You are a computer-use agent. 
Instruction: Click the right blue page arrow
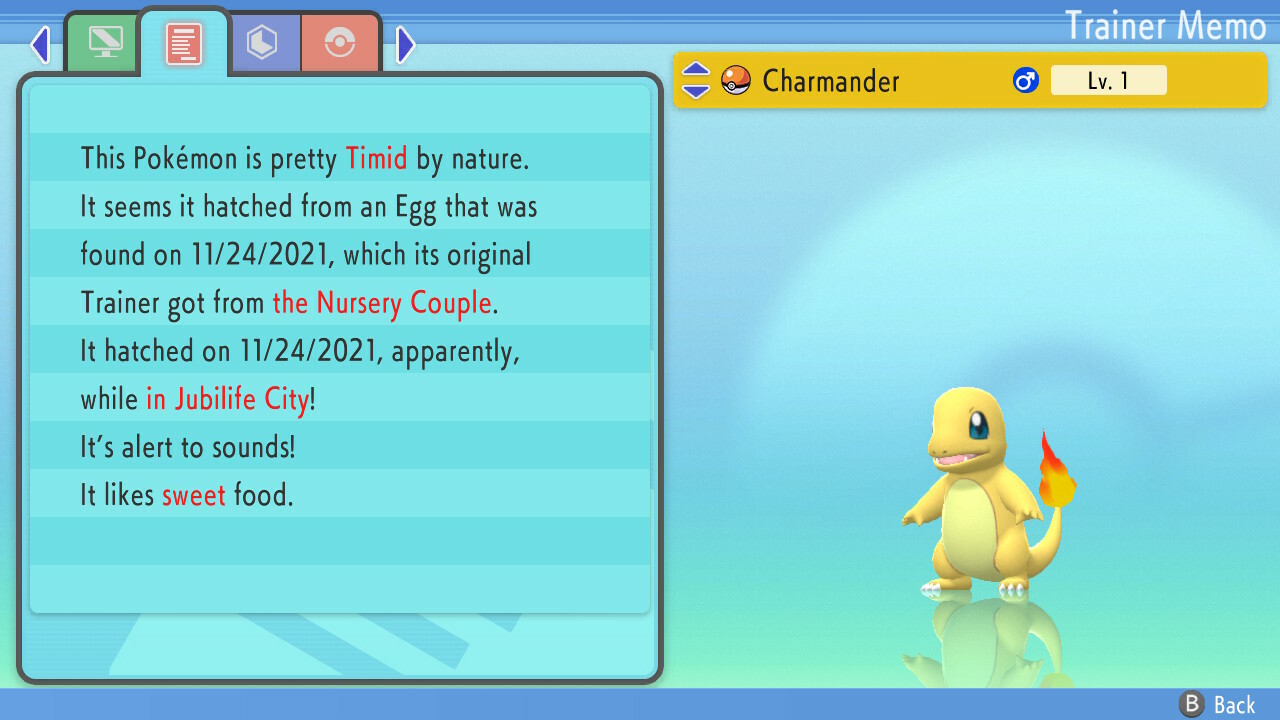(x=405, y=44)
